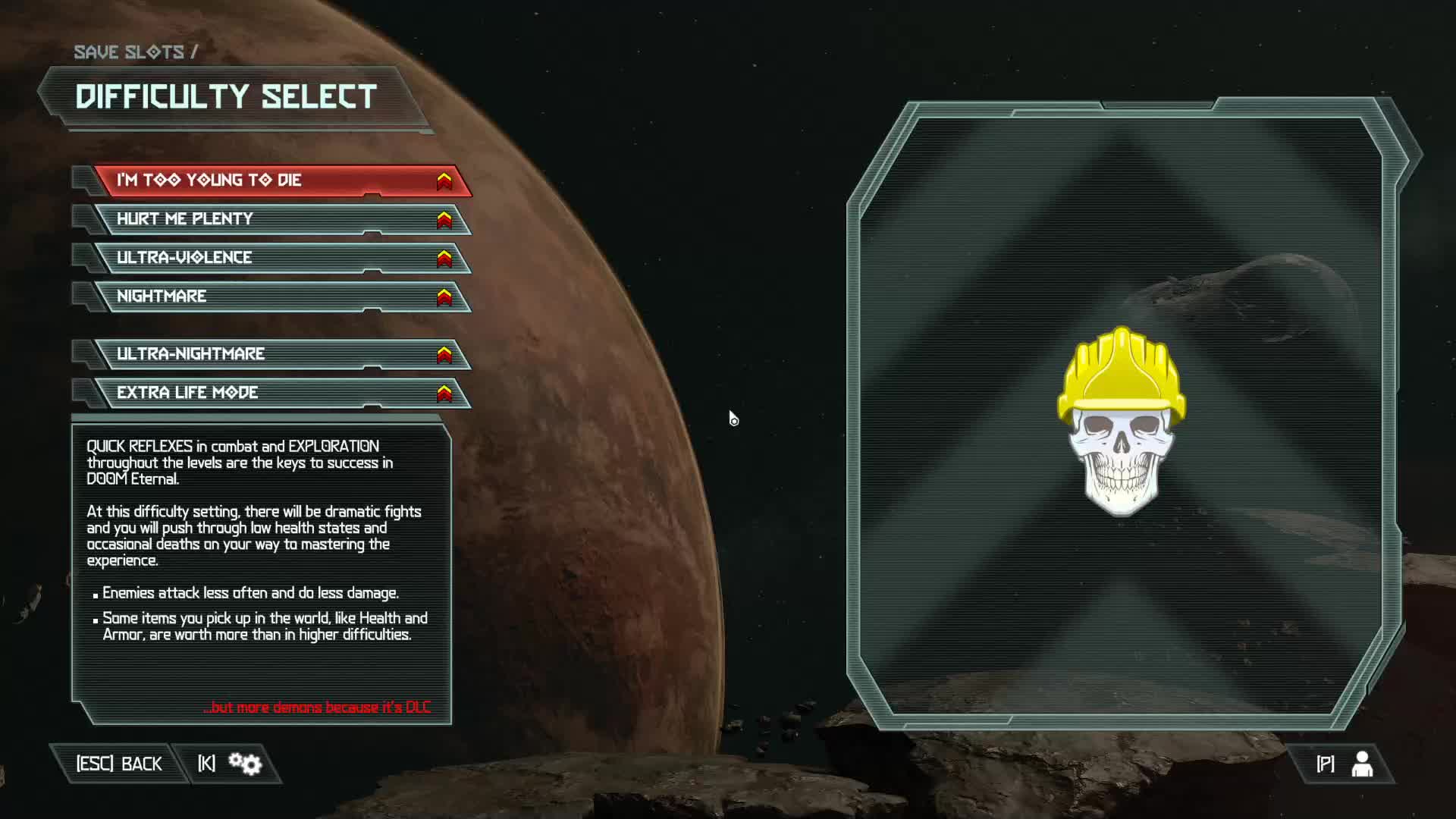Choose Ultra-Nightmare difficulty

point(281,354)
